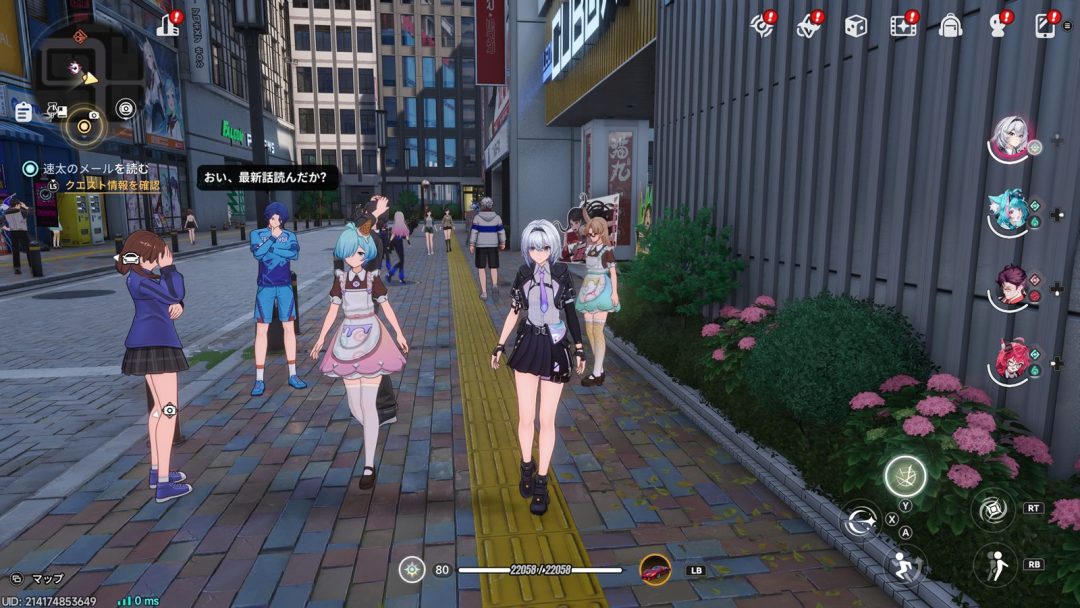Activate the green glowing skill button
This screenshot has width=1080, height=608.
(904, 476)
